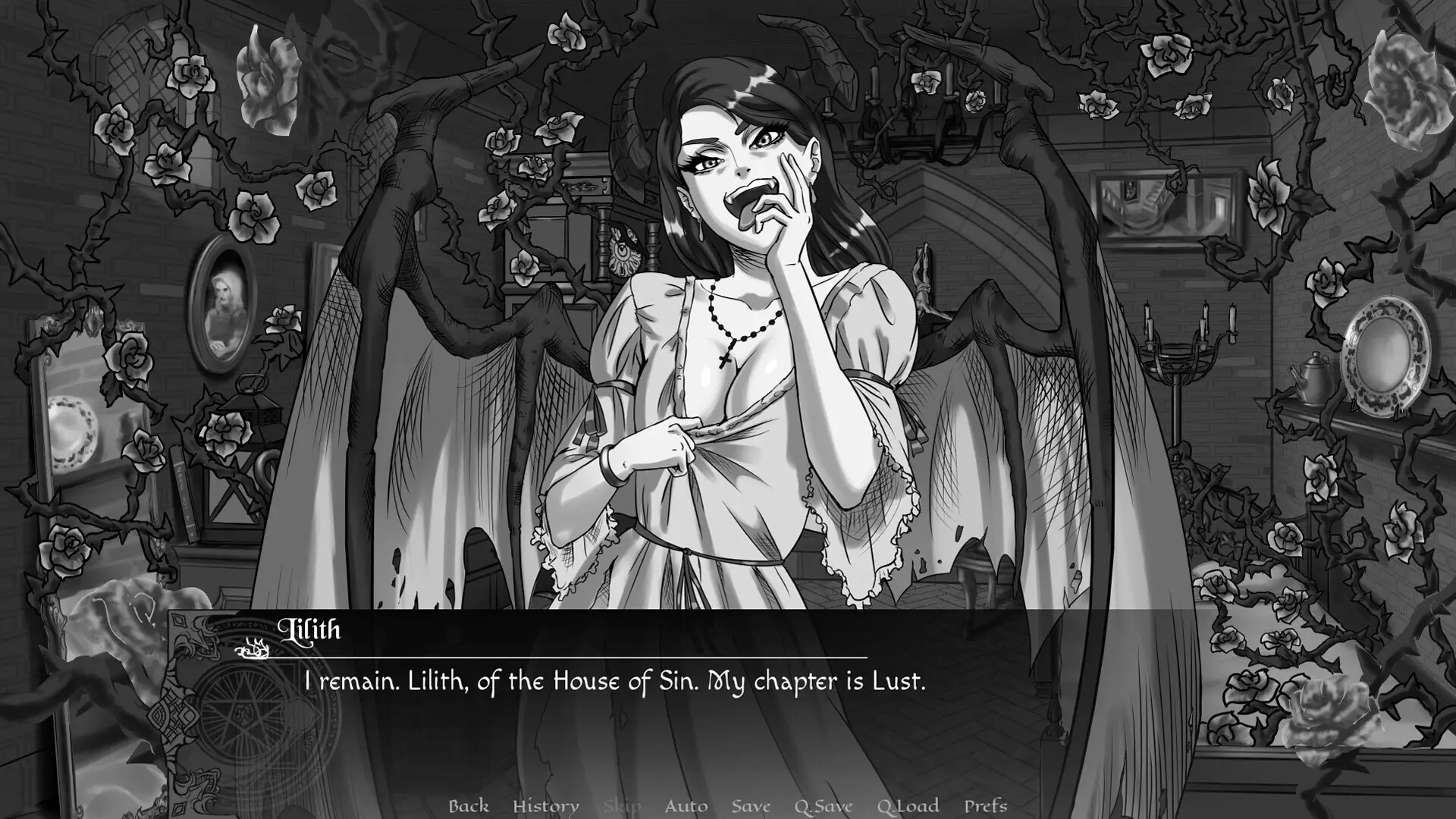
Task: Click Back to rewind the dialogue
Action: point(470,806)
